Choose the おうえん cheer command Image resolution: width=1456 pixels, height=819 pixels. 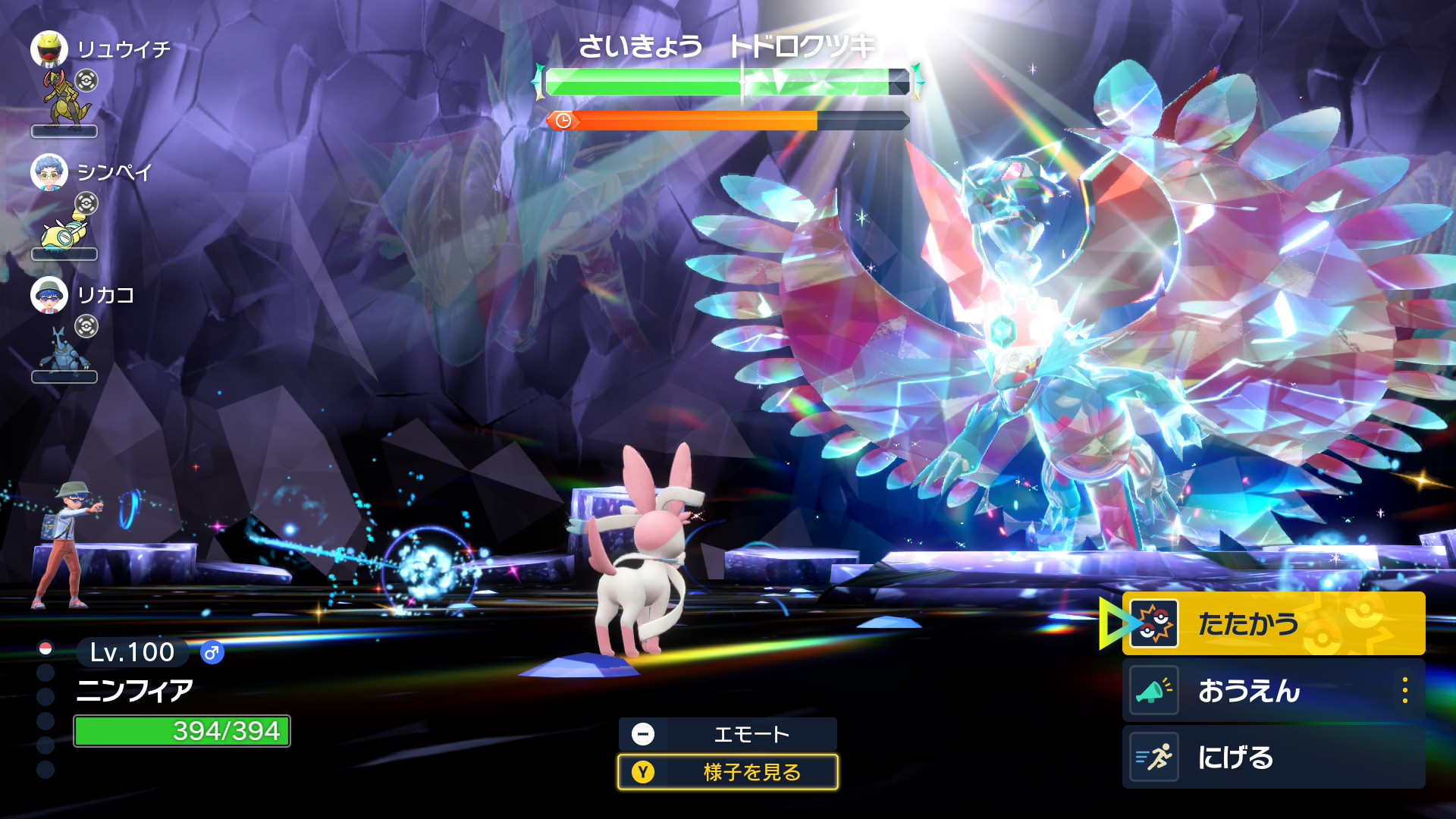(x=1259, y=690)
